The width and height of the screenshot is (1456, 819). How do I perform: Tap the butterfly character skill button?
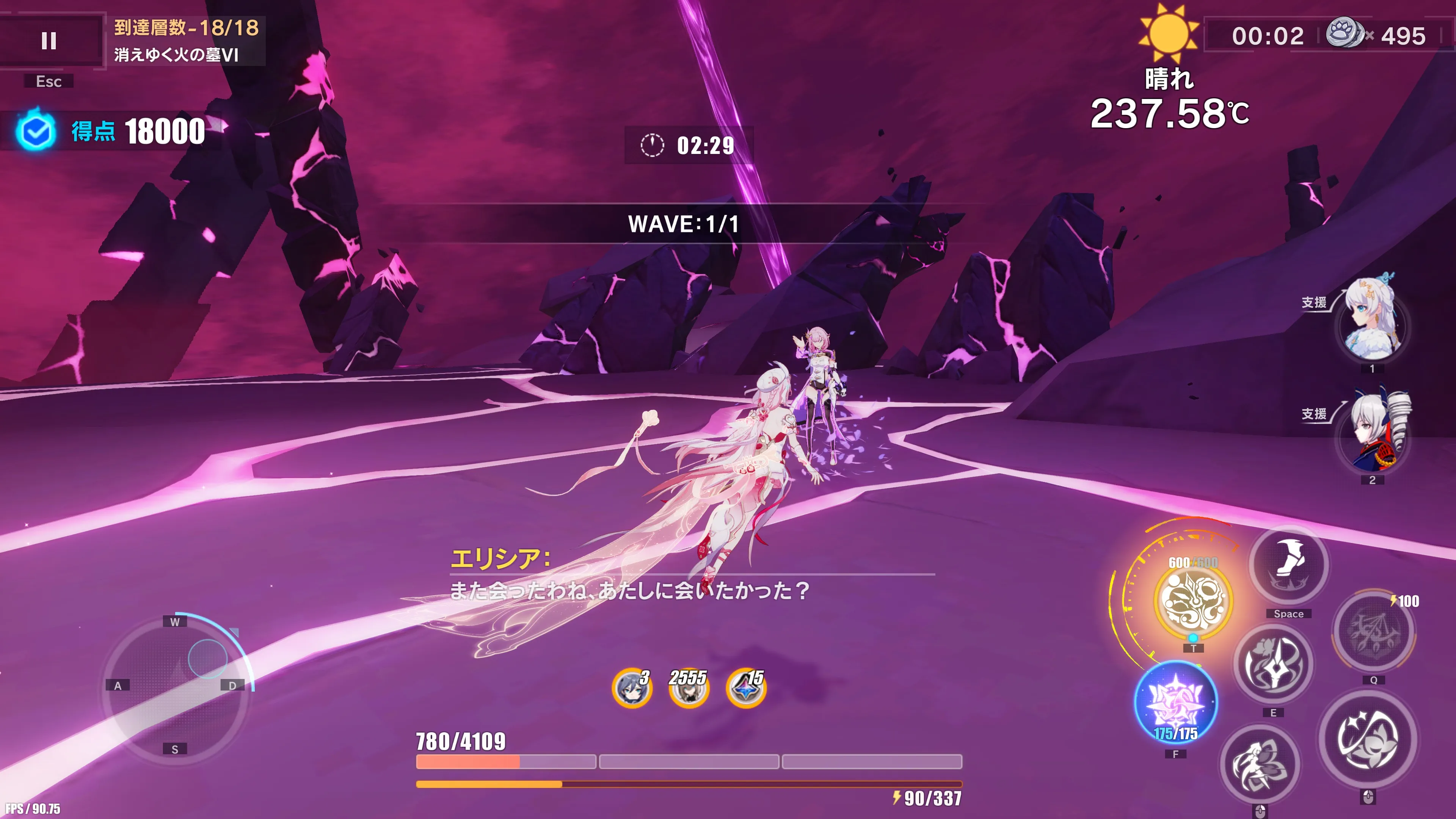pyautogui.click(x=1259, y=764)
